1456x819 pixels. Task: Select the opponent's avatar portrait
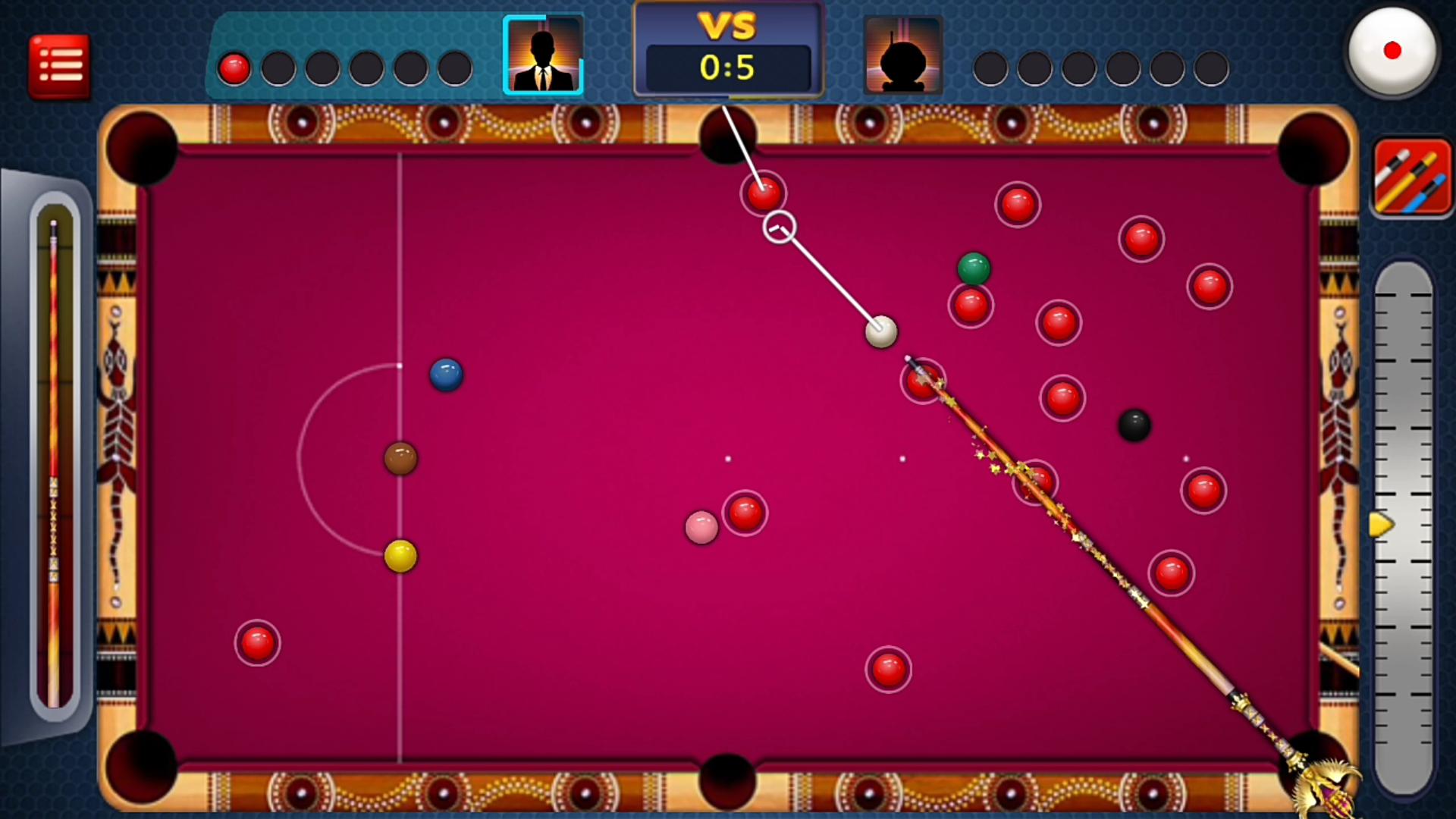point(903,53)
